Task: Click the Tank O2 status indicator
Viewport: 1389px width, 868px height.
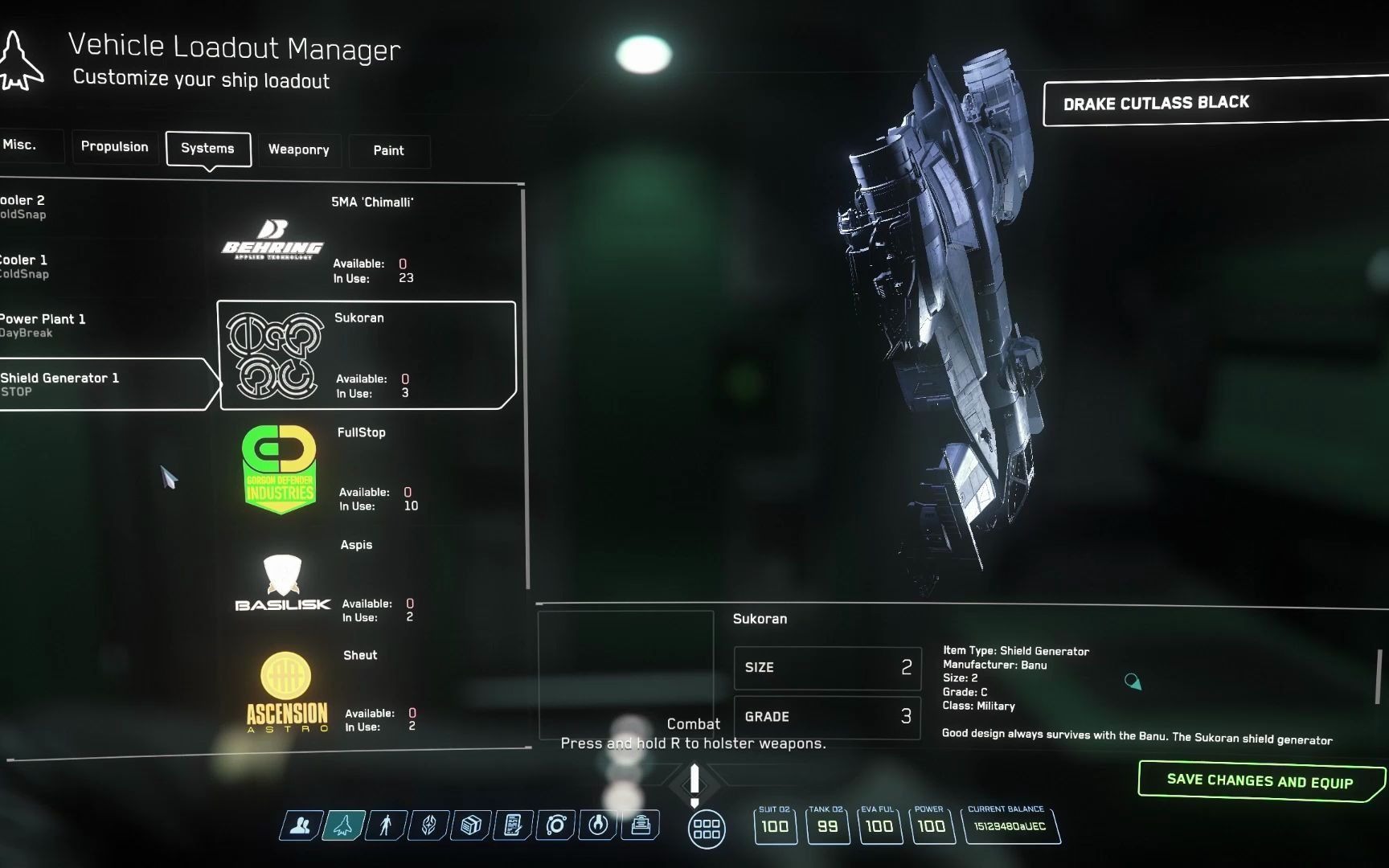Action: (x=827, y=825)
